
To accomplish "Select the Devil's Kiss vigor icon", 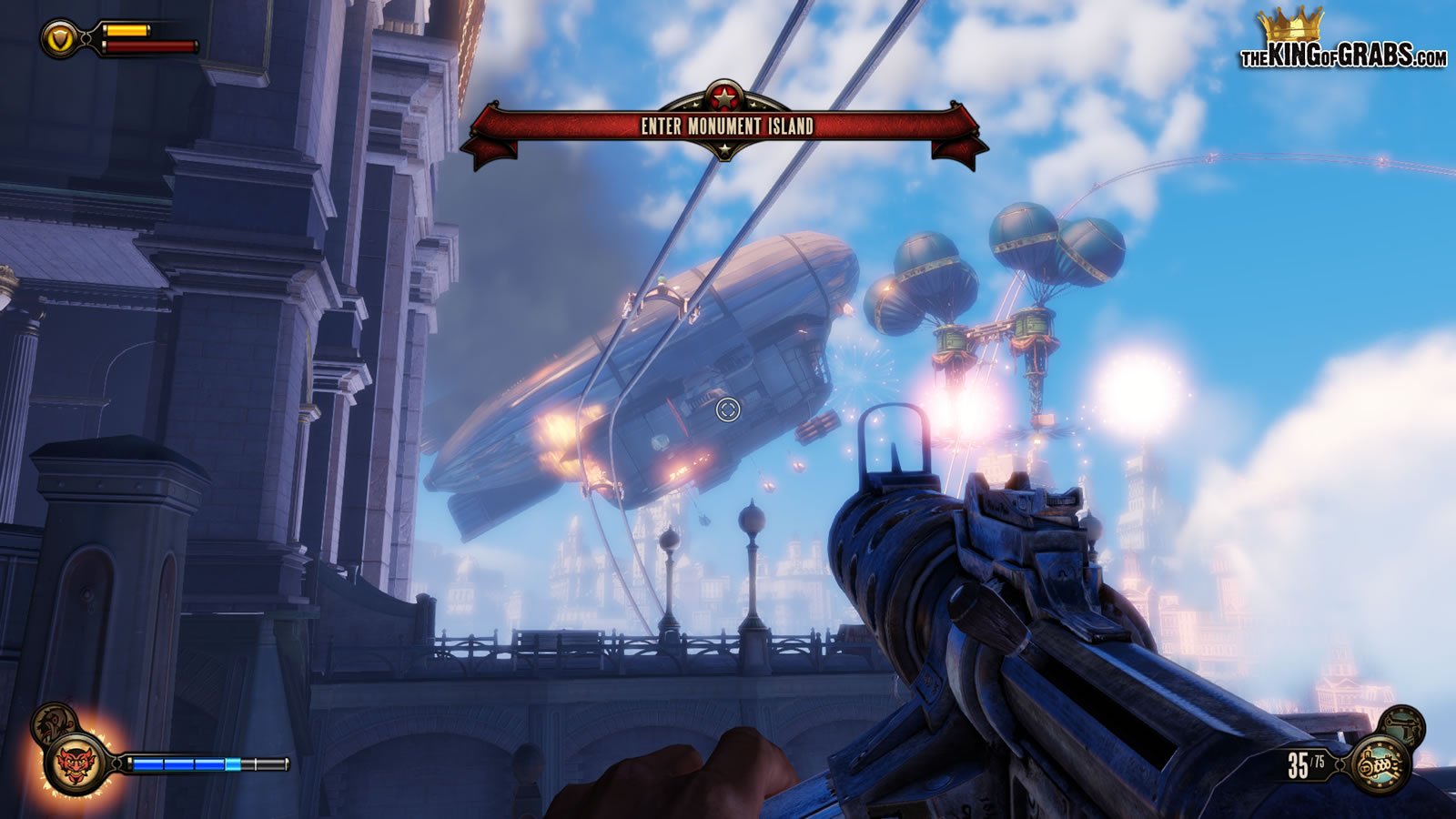I will [x=76, y=763].
